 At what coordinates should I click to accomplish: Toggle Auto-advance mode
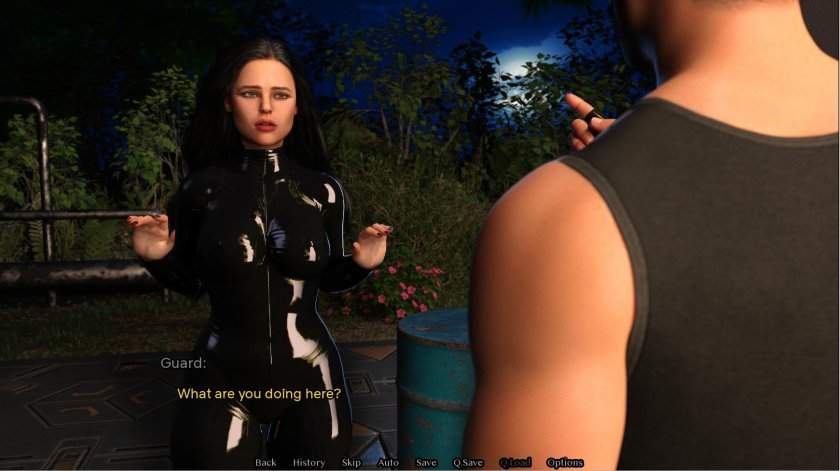tap(388, 462)
